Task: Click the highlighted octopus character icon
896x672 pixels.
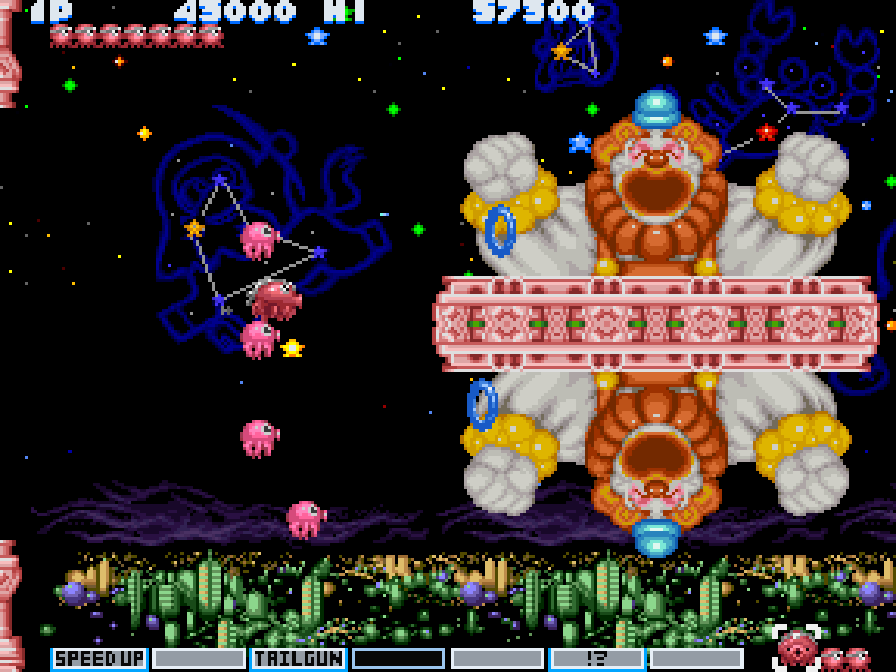Action: 796,648
